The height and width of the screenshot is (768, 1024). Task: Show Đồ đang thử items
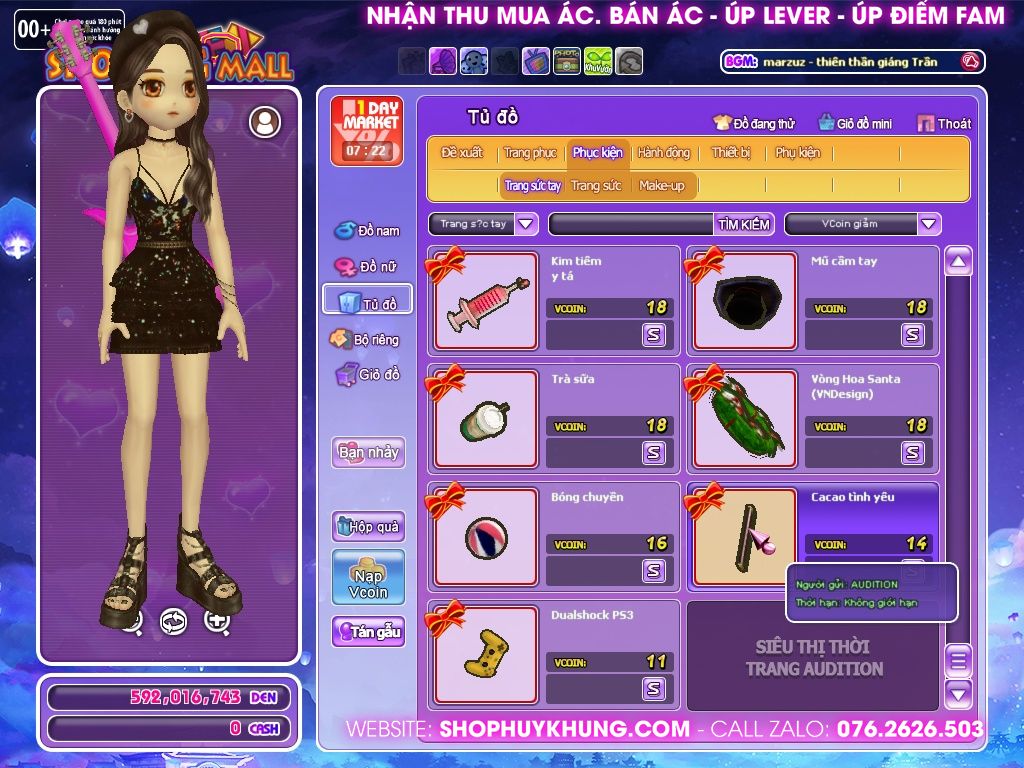click(754, 124)
